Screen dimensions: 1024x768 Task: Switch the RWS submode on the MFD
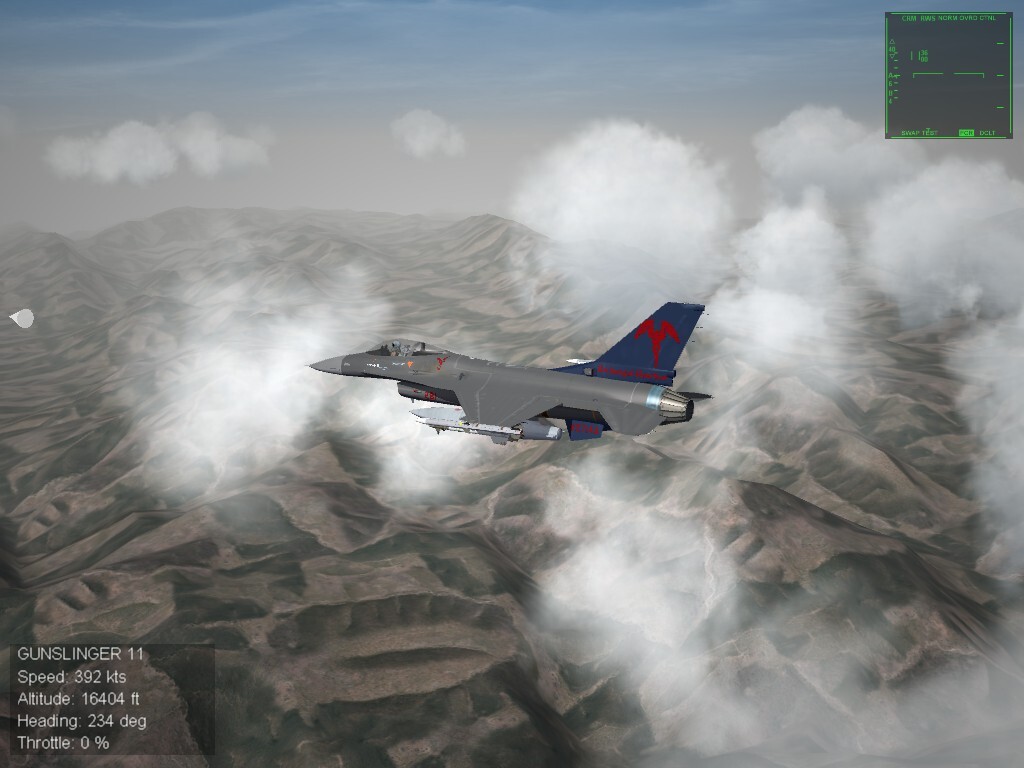[x=928, y=18]
